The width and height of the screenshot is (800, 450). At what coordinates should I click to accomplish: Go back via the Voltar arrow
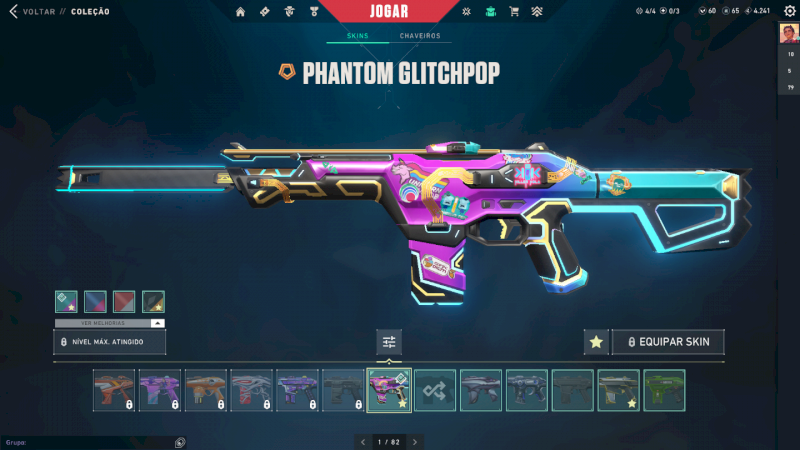pos(13,12)
